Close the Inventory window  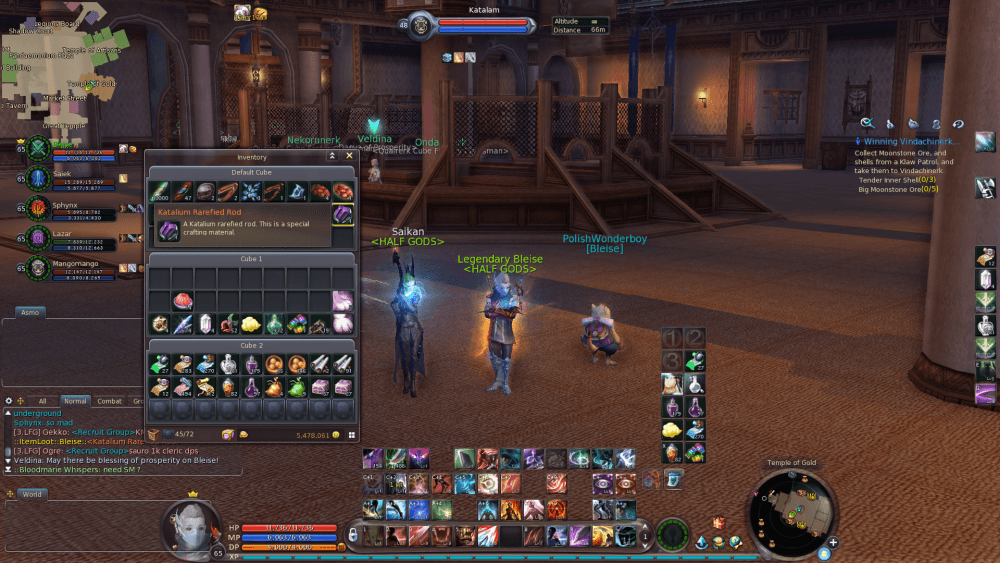(x=349, y=156)
